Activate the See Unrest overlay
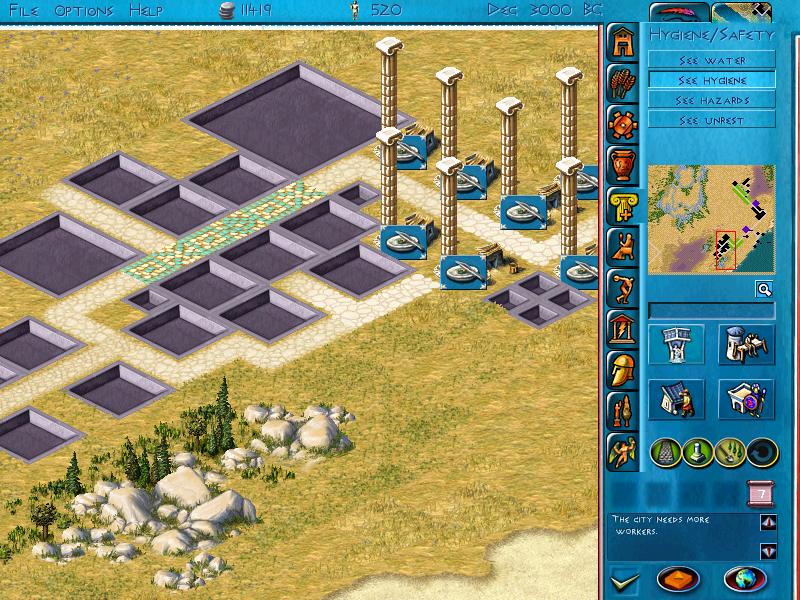The height and width of the screenshot is (600, 800). [711, 120]
